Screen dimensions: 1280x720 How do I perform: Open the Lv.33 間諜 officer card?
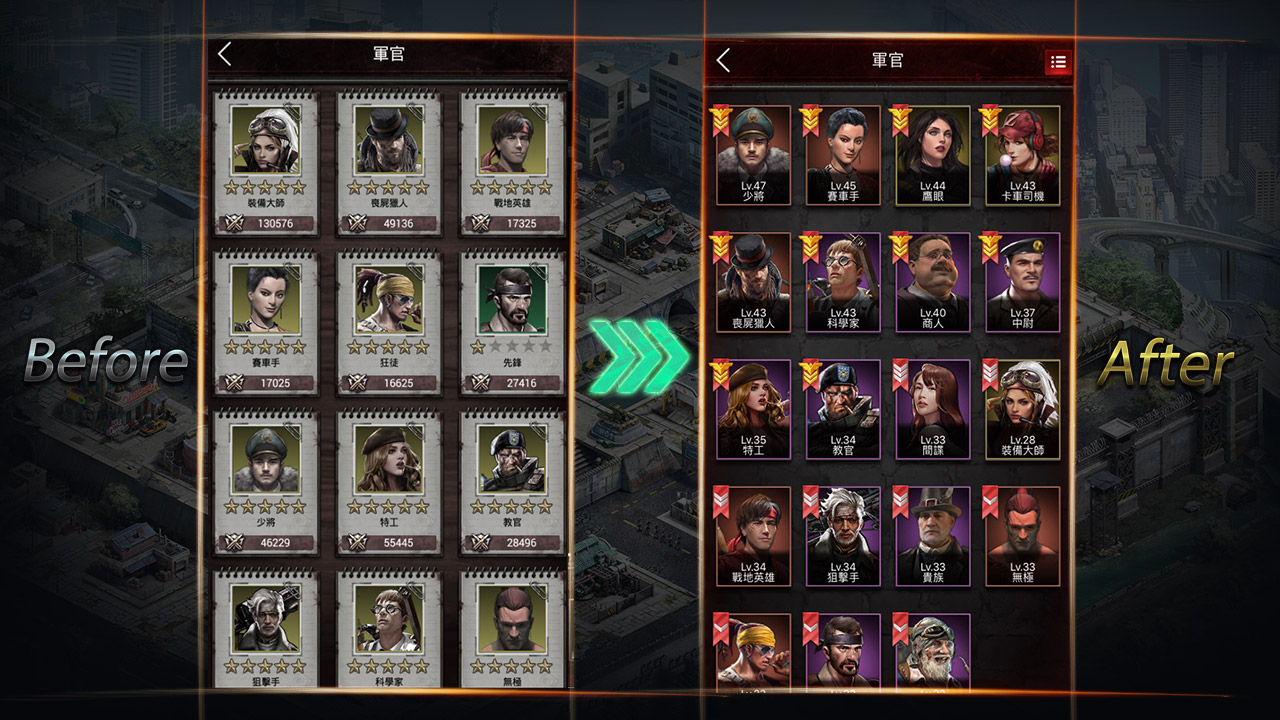(x=932, y=409)
